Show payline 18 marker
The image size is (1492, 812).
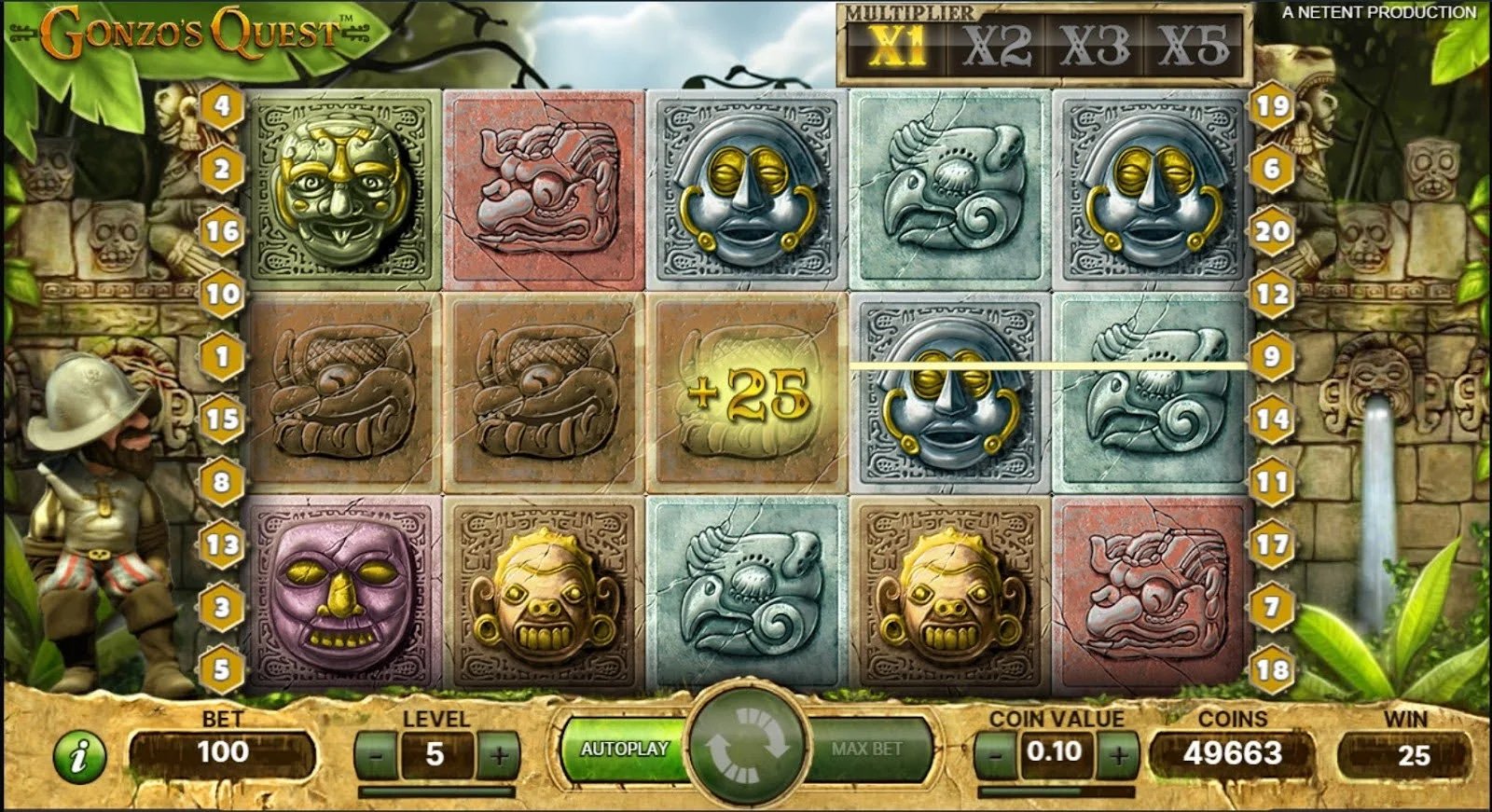pyautogui.click(x=1272, y=668)
